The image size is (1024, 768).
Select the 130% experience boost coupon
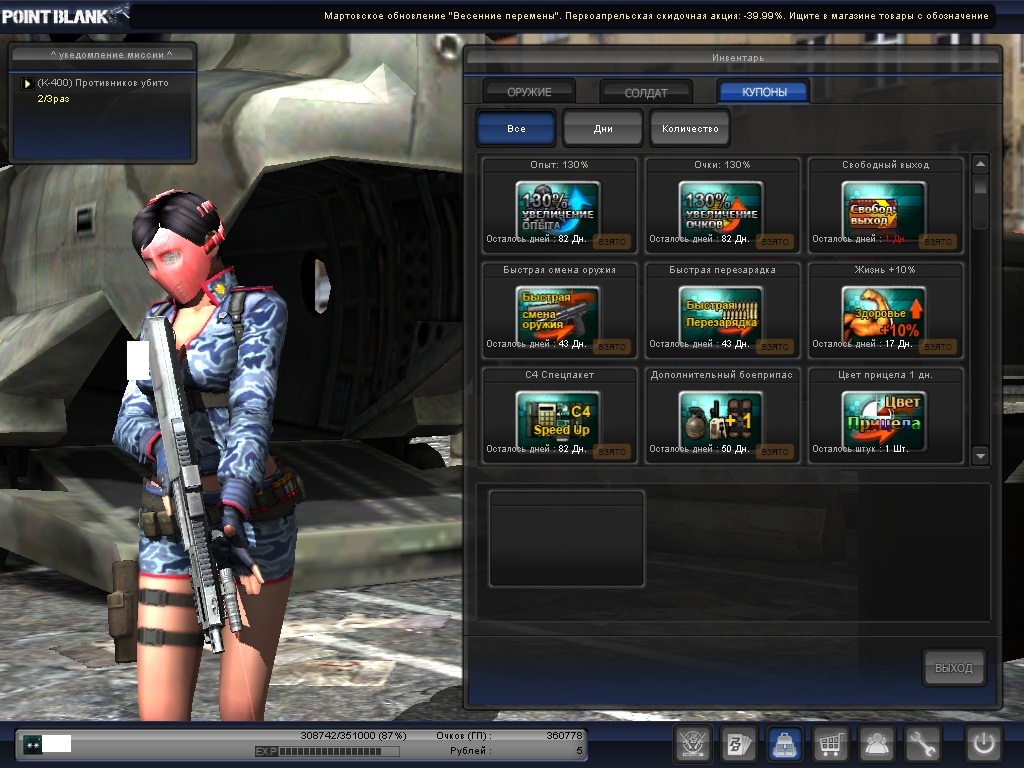pyautogui.click(x=557, y=208)
